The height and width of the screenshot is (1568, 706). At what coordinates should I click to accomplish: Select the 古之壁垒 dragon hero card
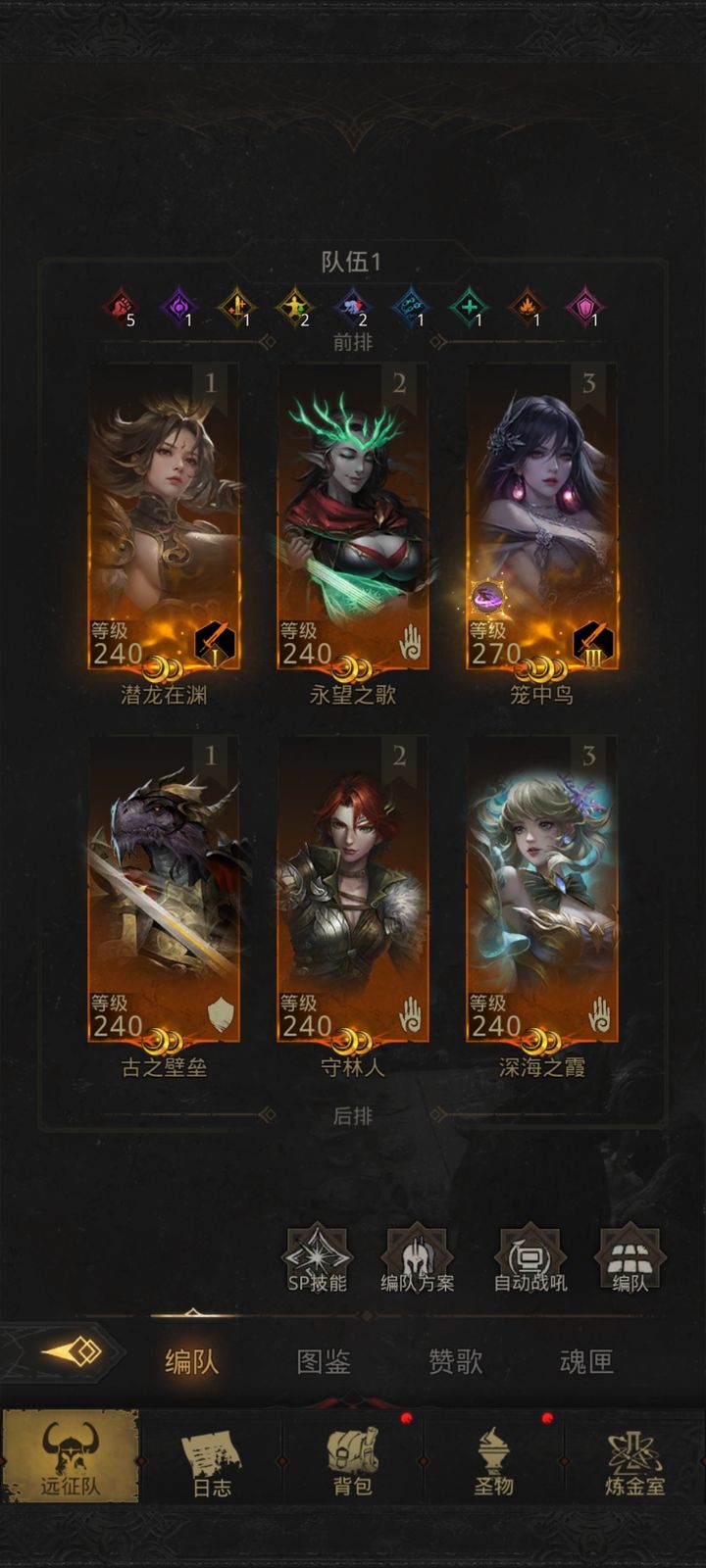tap(164, 890)
